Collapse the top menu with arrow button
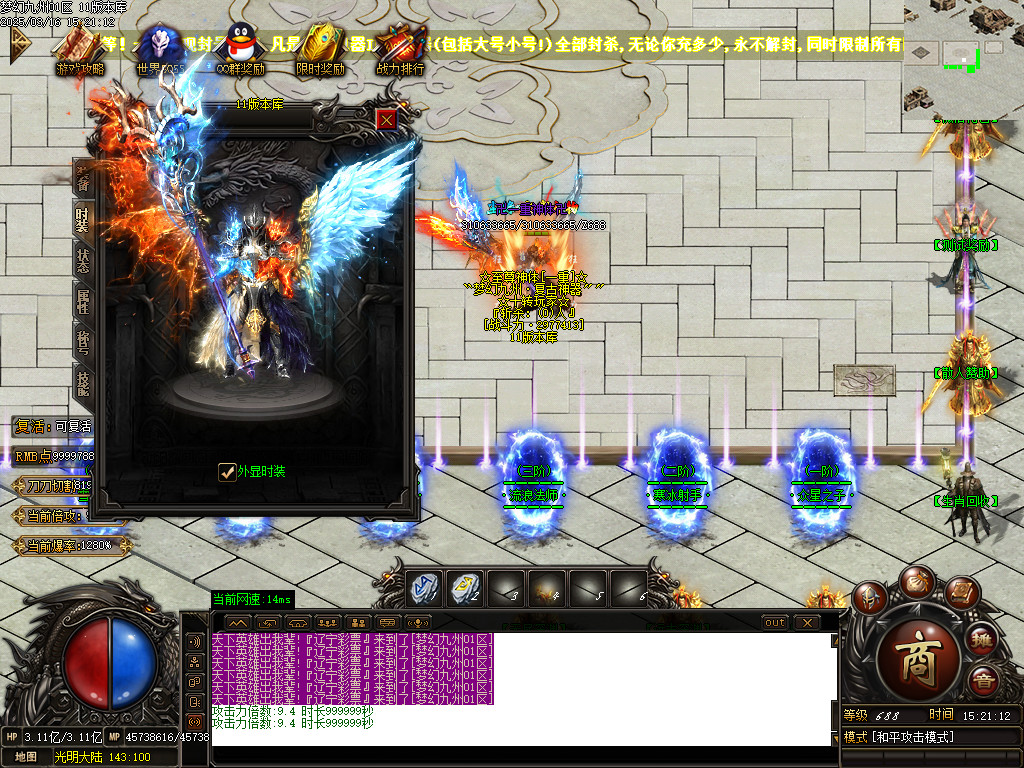Image resolution: width=1024 pixels, height=768 pixels. coord(20,41)
